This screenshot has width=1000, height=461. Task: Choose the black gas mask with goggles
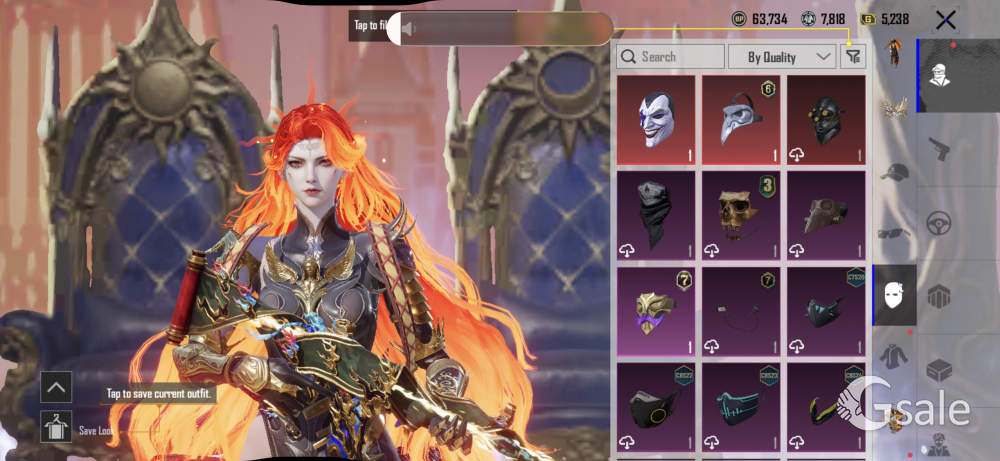click(826, 119)
